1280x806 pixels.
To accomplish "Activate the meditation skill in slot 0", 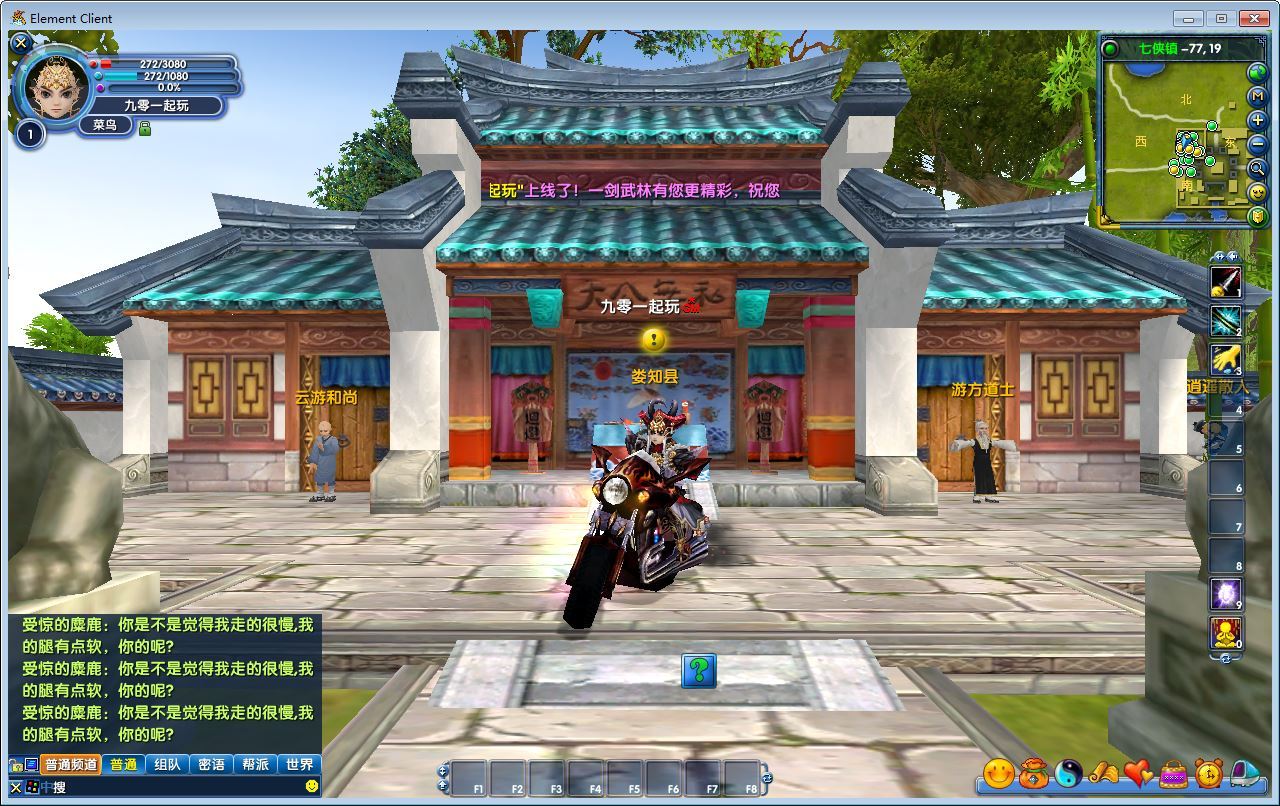I will [x=1226, y=633].
